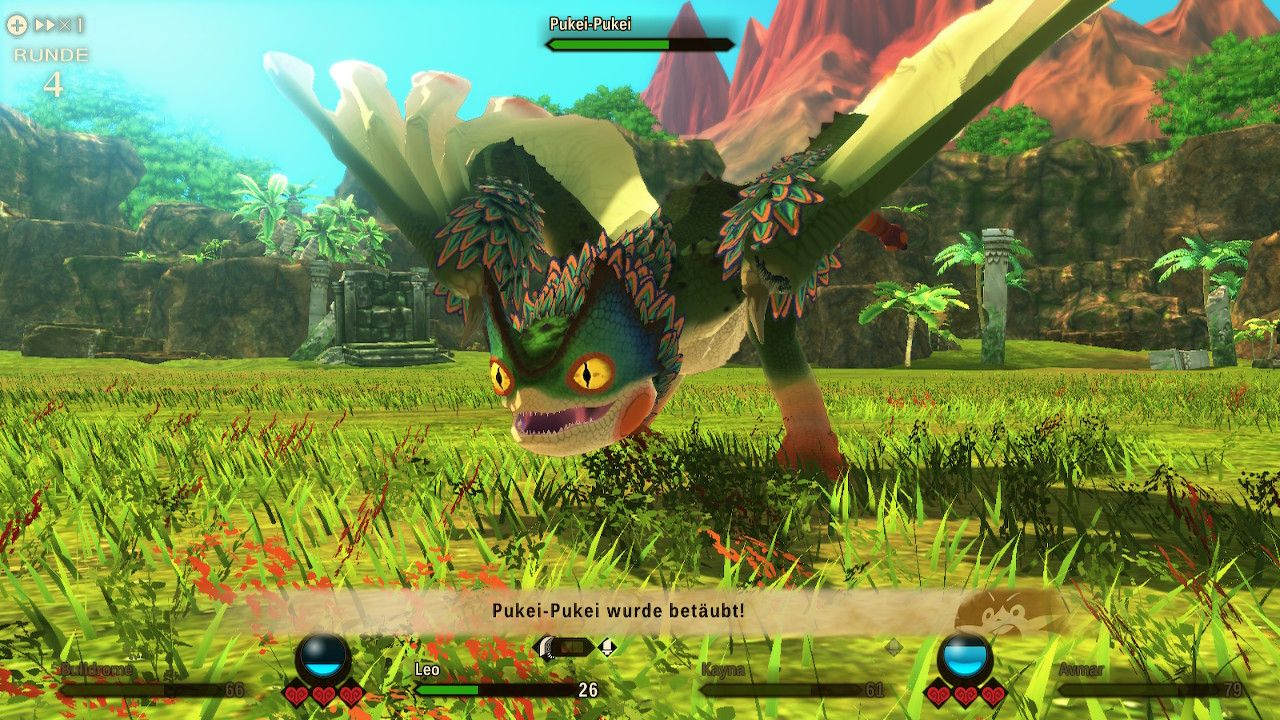The image size is (1280, 720).
Task: Open the Pukei-Pukei name banner at the top
Action: point(590,21)
